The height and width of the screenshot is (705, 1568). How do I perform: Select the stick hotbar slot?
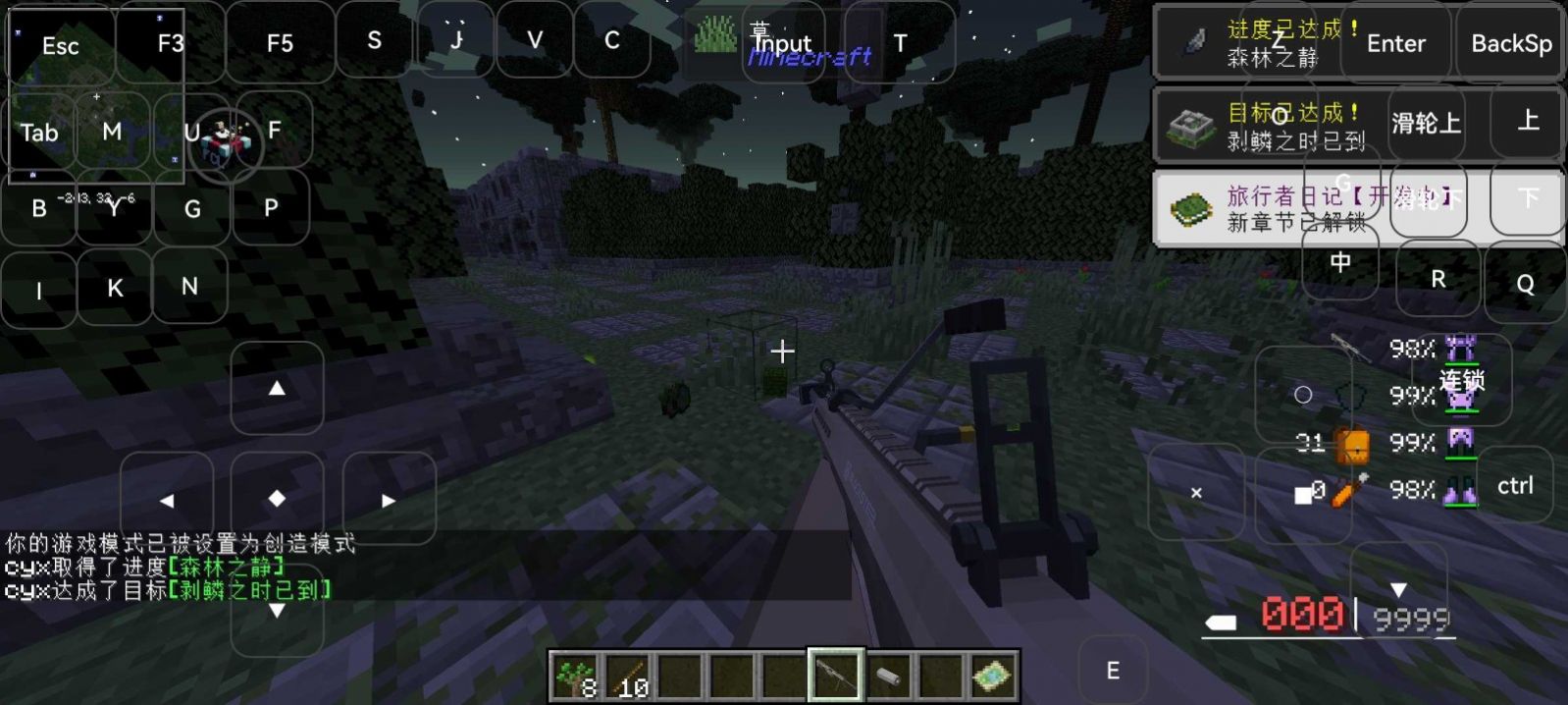(x=627, y=677)
